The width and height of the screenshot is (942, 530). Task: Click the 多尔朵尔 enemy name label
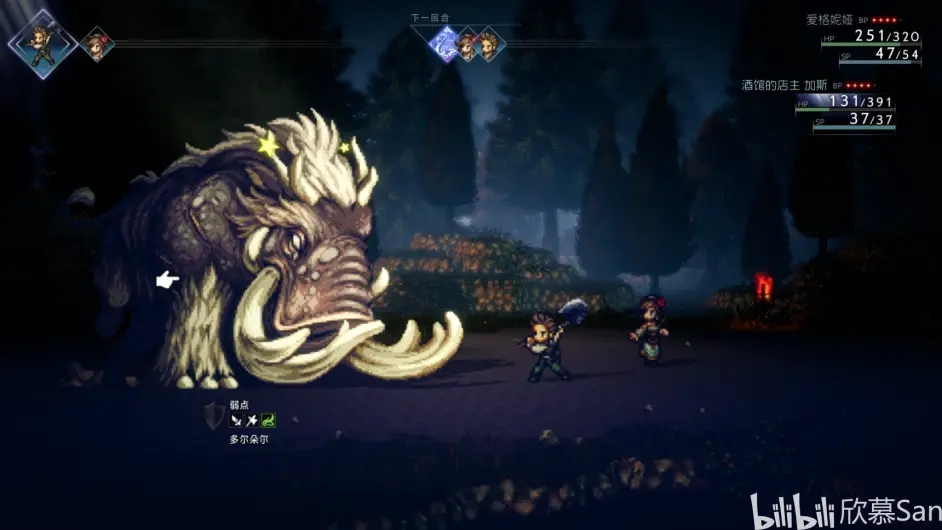click(x=249, y=439)
